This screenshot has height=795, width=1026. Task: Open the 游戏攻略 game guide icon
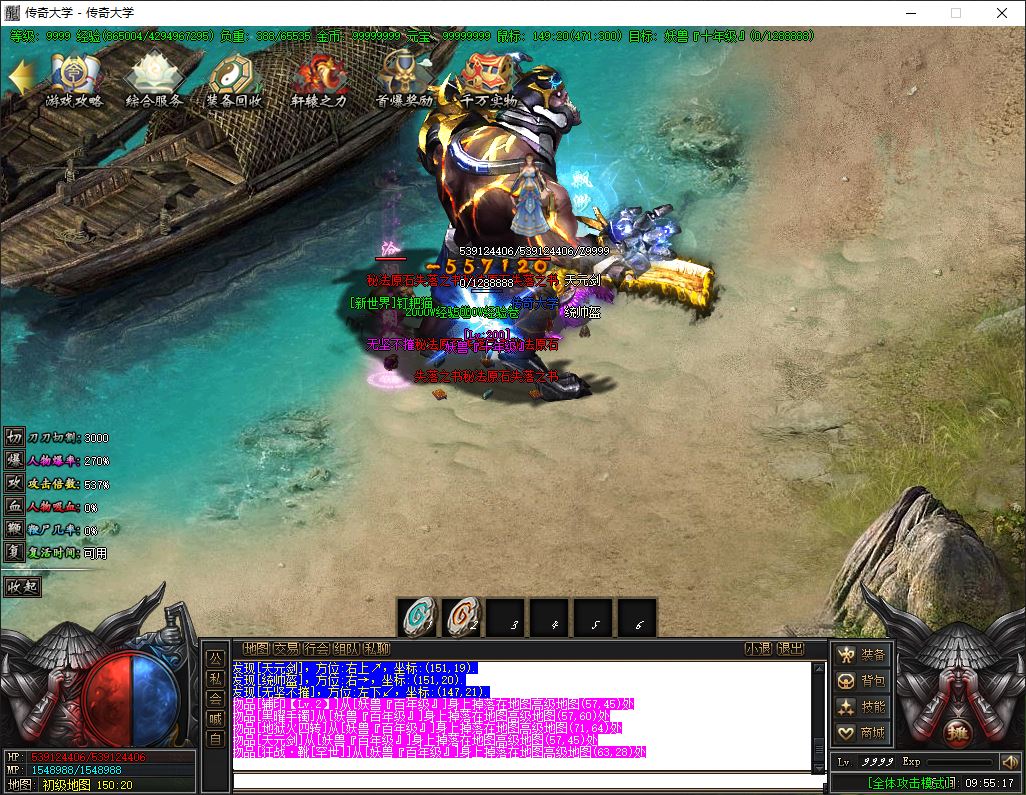pyautogui.click(x=74, y=78)
